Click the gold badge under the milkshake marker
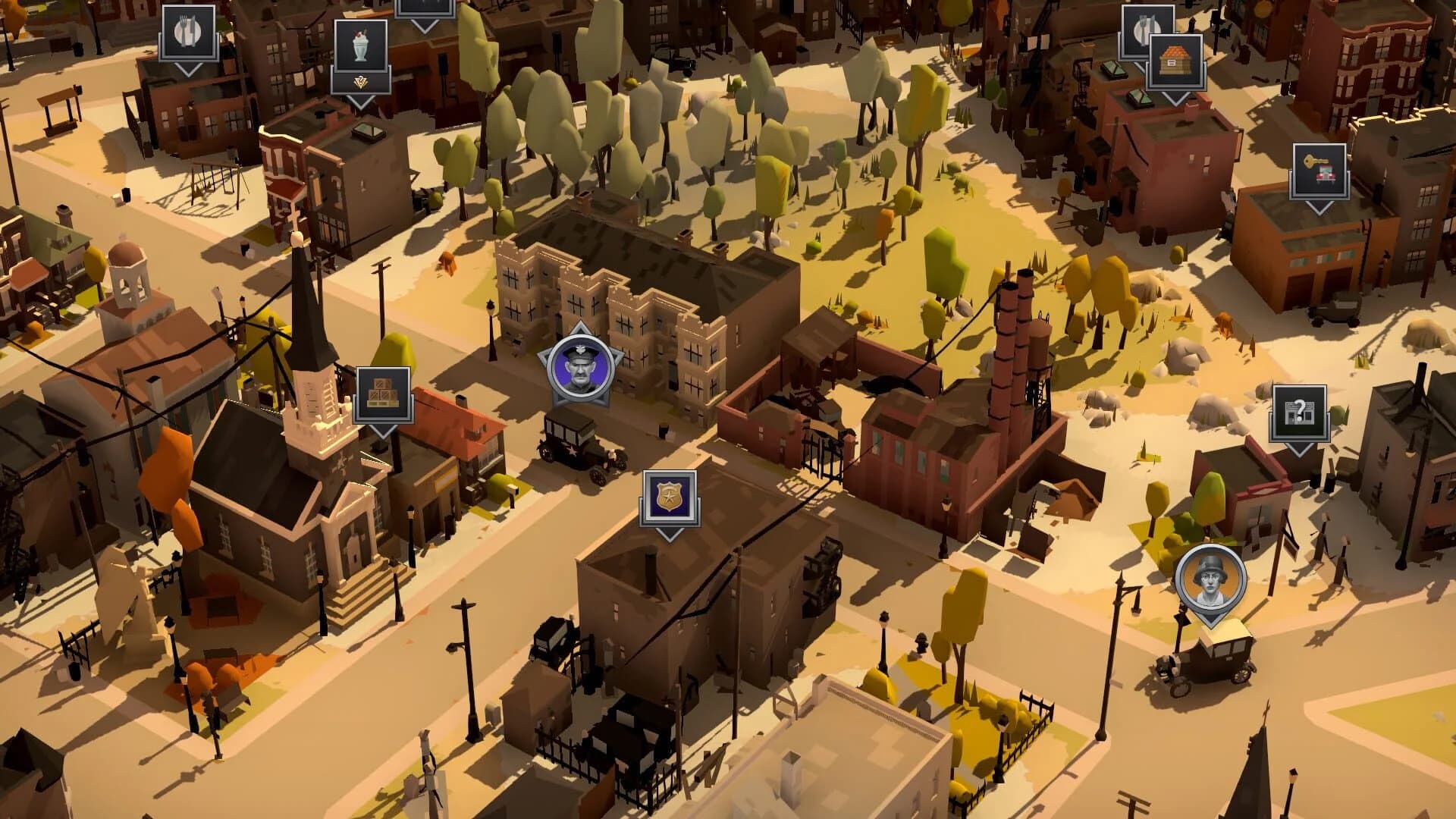Screen dimensions: 1456x819 [x=361, y=81]
